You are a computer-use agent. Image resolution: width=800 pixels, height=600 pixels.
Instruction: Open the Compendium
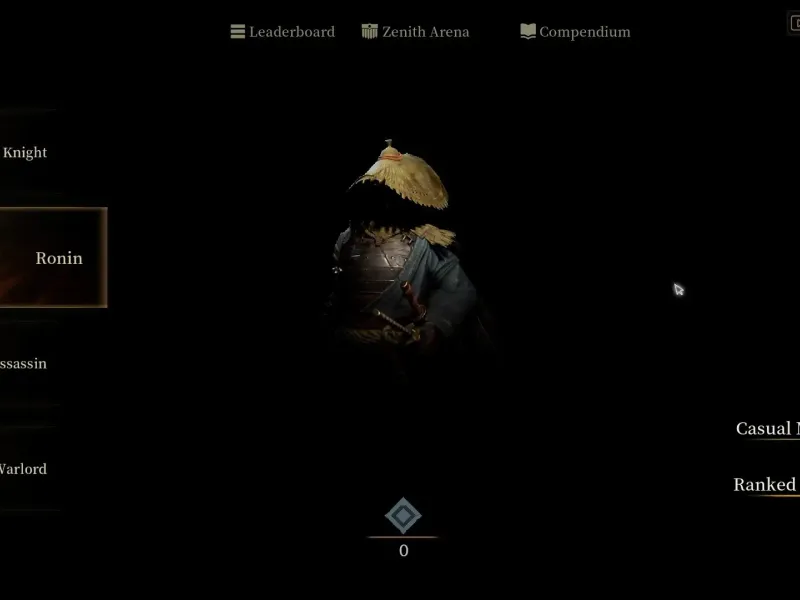(576, 32)
